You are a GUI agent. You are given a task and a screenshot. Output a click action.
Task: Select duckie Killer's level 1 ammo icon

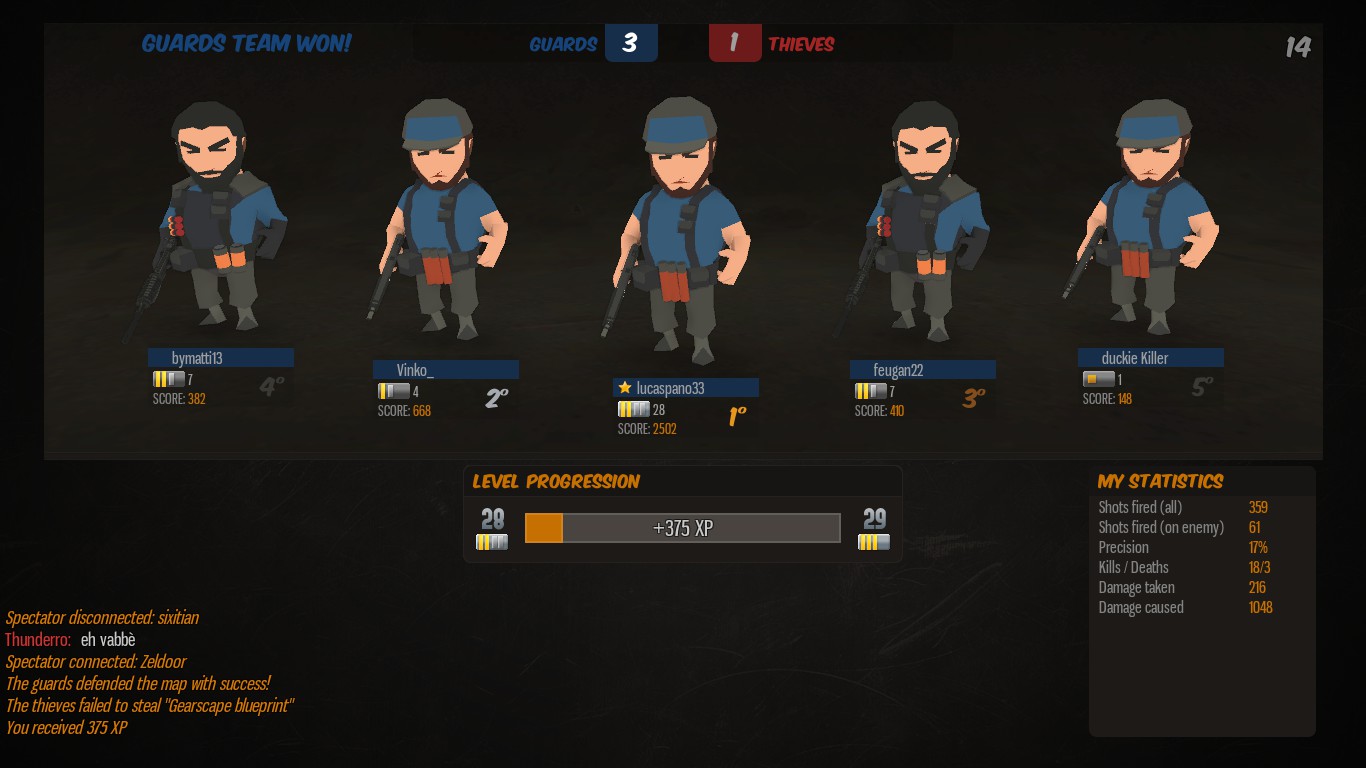(1096, 378)
